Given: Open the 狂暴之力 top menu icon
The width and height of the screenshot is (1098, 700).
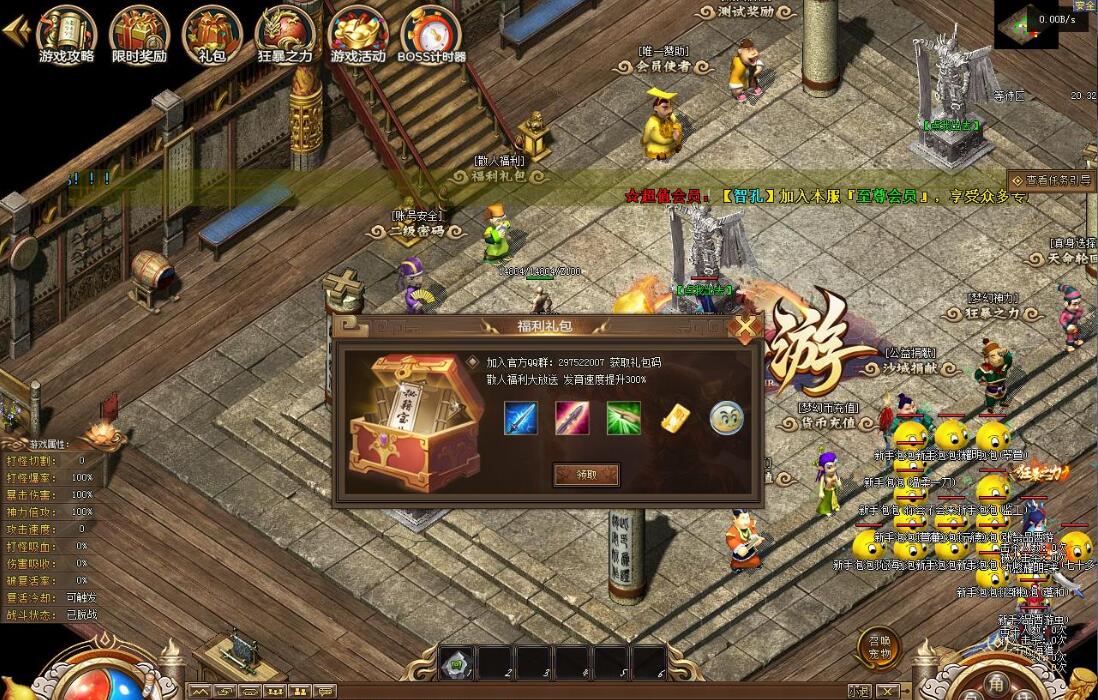Looking at the screenshot, I should pos(285,34).
